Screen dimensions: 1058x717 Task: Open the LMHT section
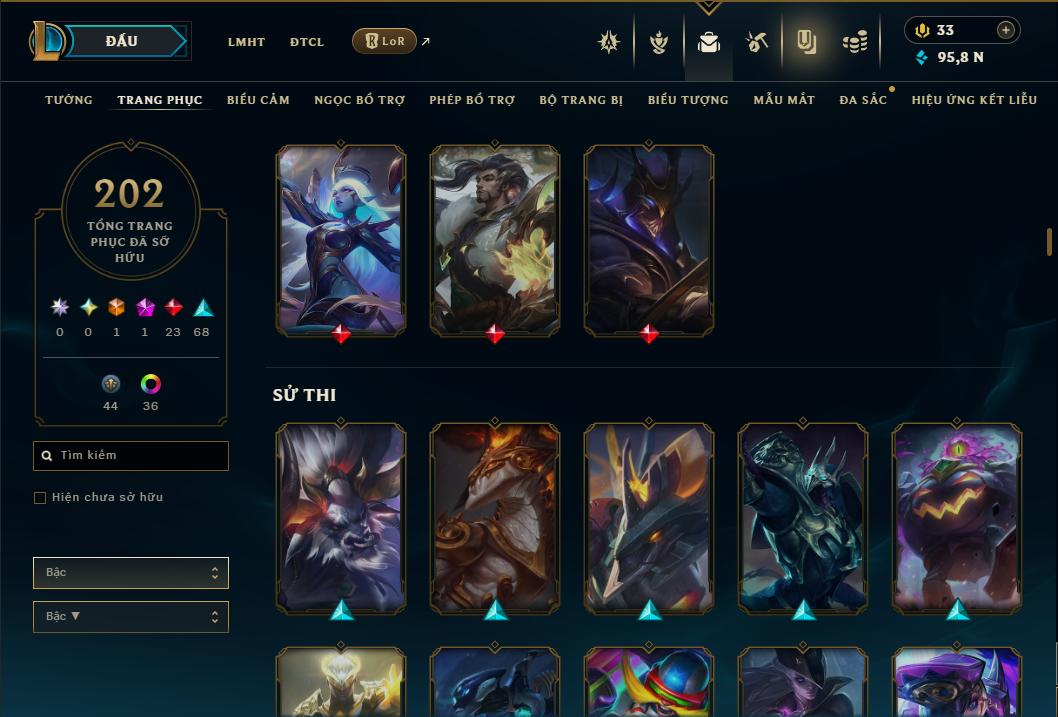[x=246, y=42]
